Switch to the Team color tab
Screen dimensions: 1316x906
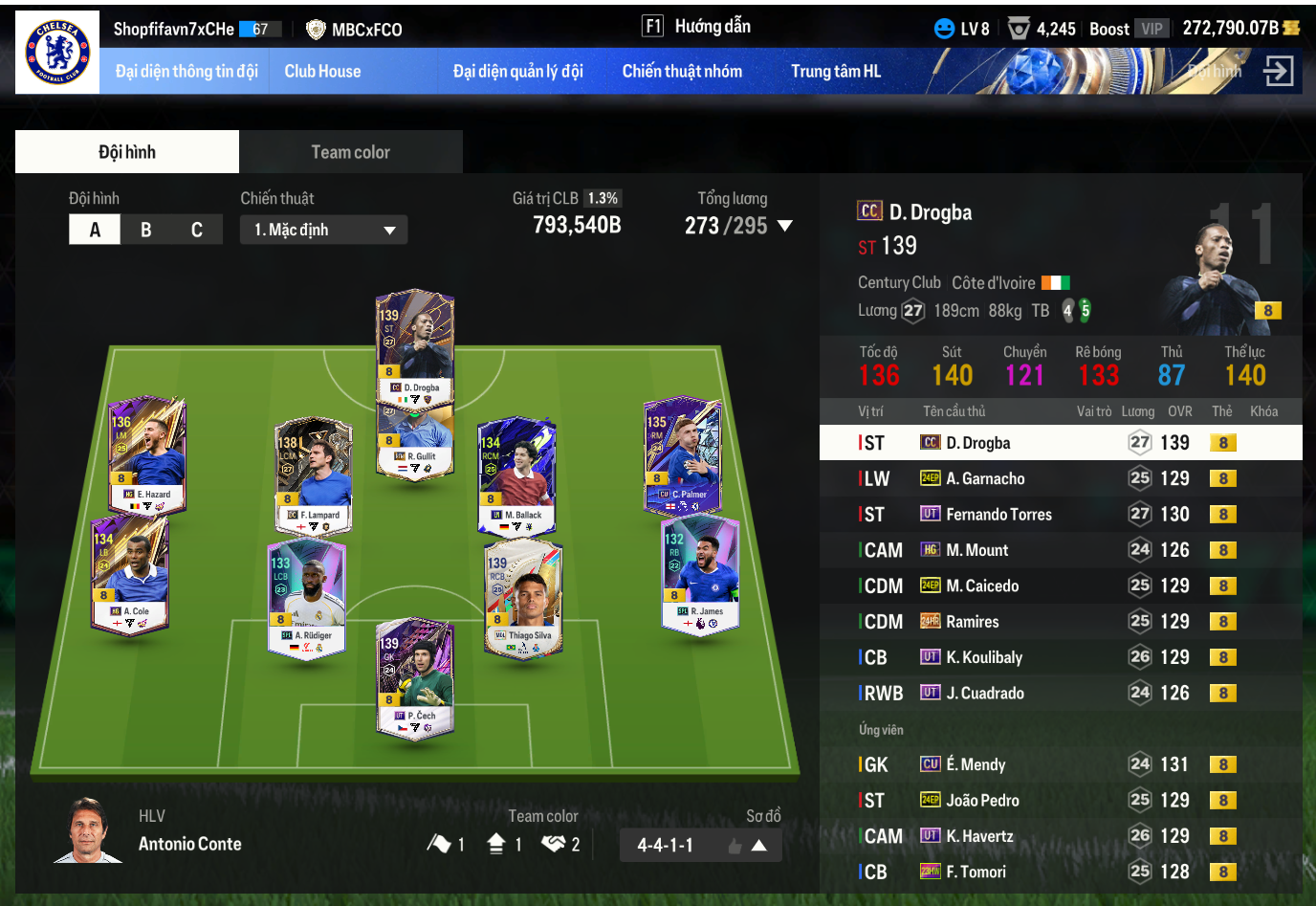point(350,152)
